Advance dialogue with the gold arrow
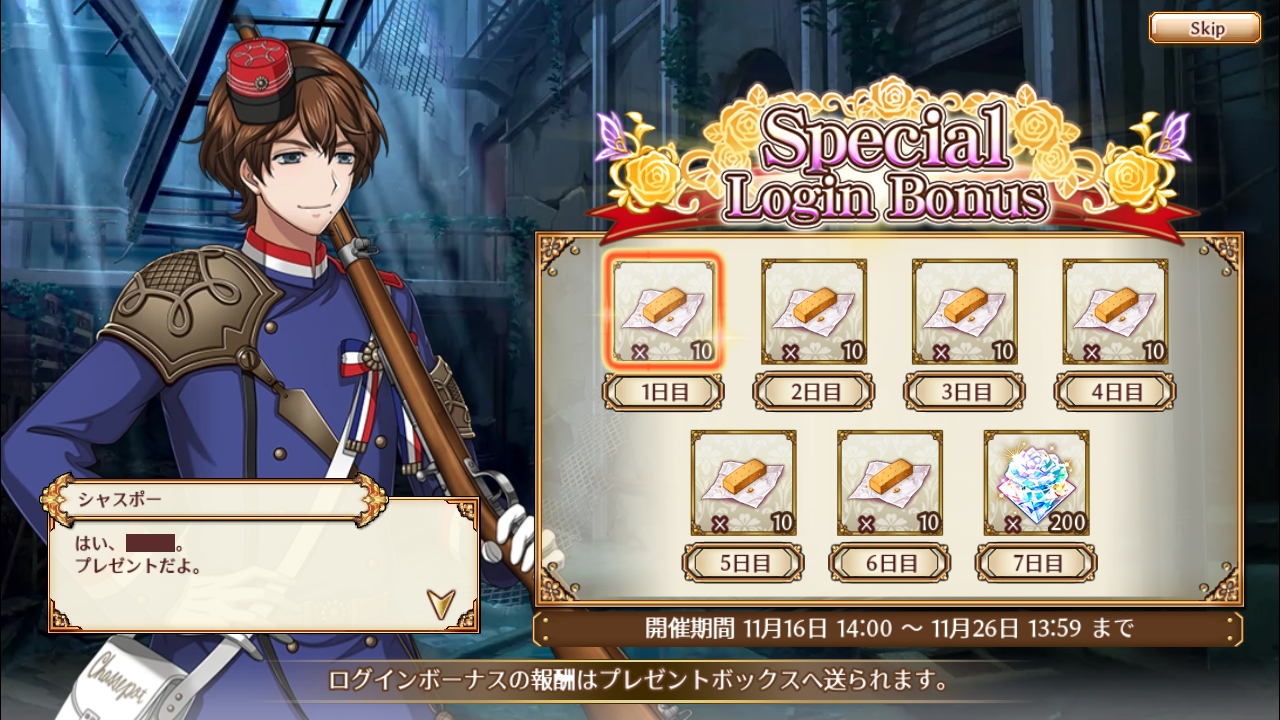This screenshot has height=720, width=1280. pos(439,601)
